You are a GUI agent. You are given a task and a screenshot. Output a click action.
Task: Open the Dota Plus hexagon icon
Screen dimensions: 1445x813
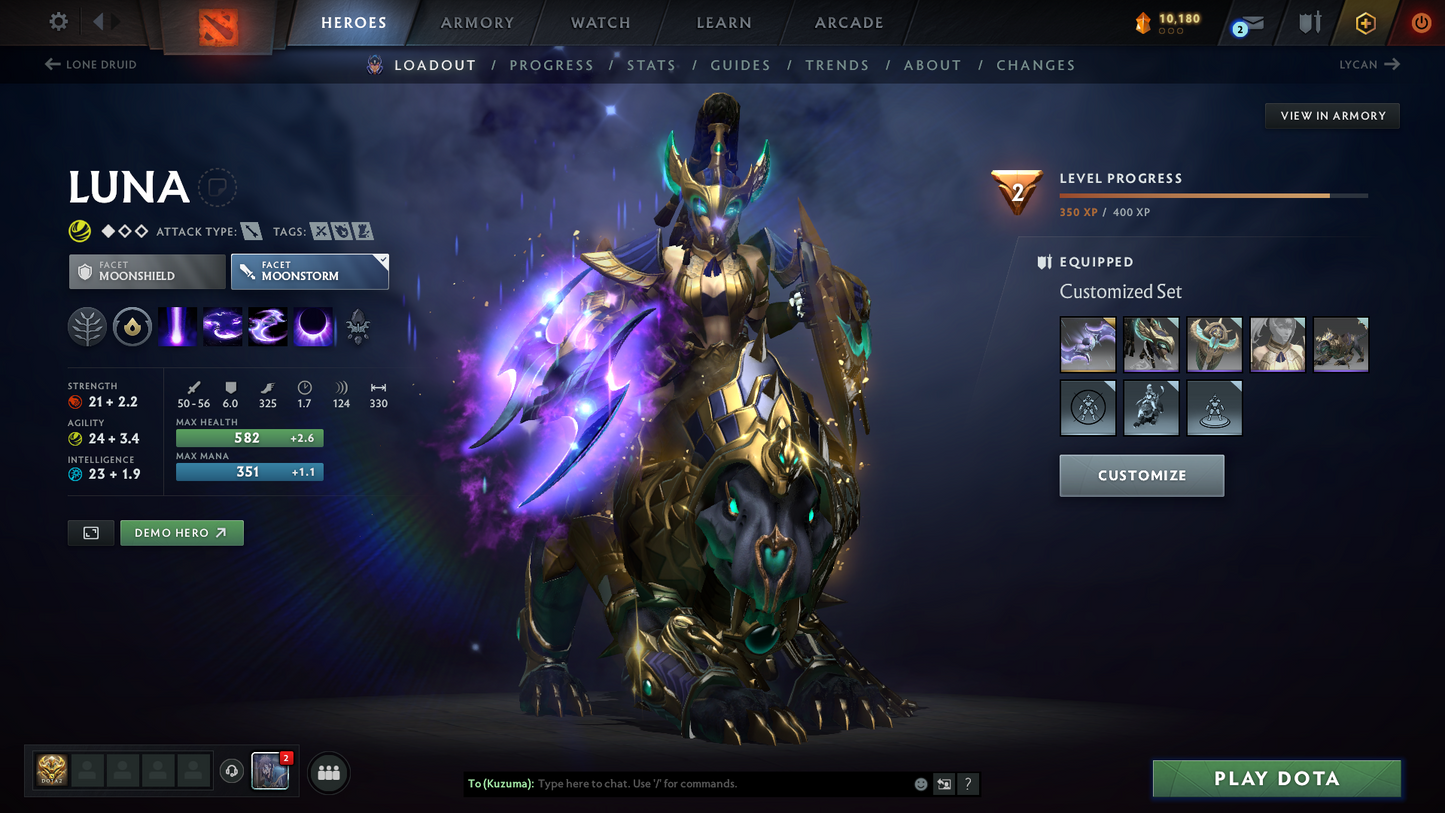pos(1366,23)
